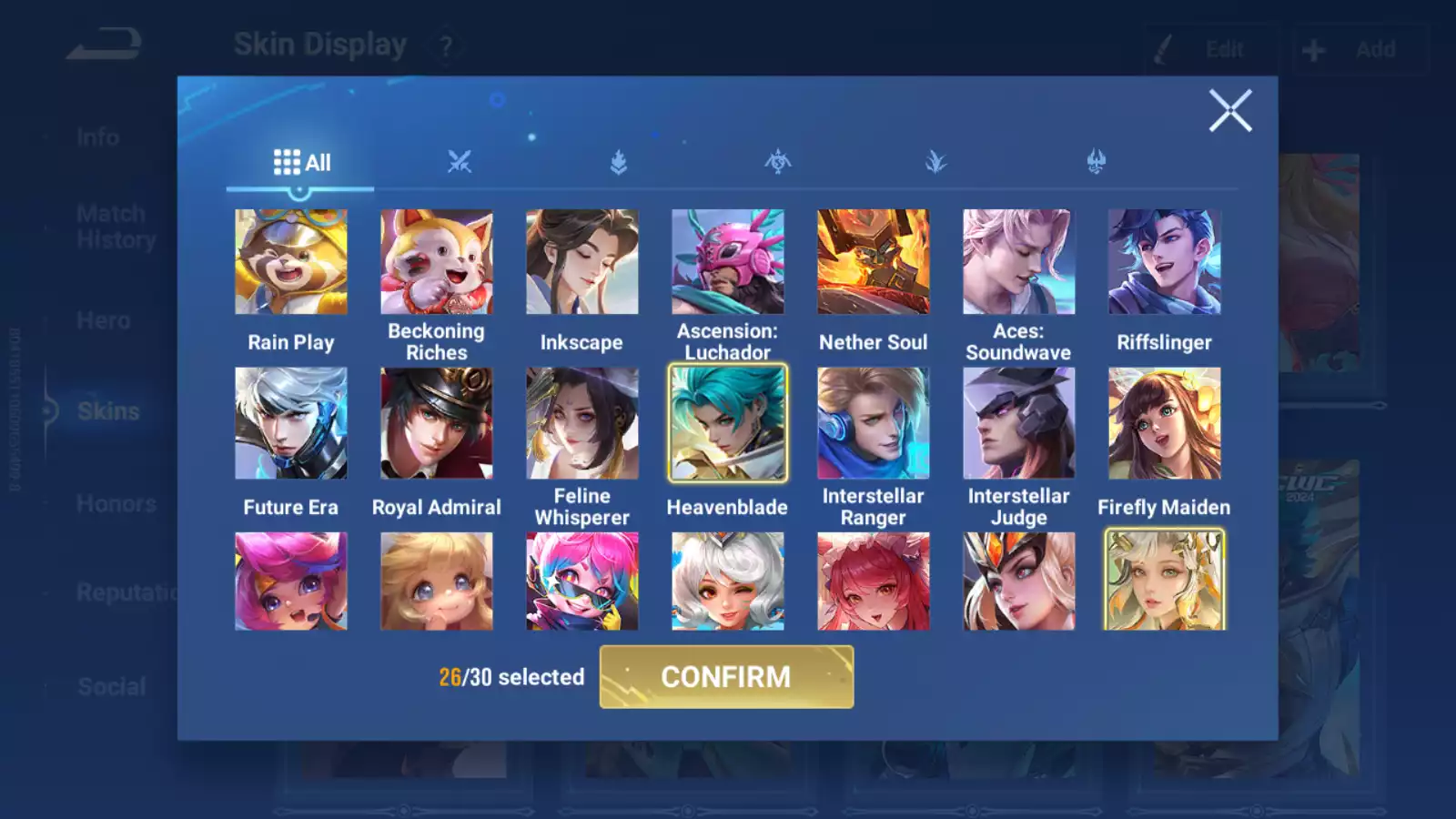Open the Skins section in the sidebar
The width and height of the screenshot is (1456, 819).
click(x=106, y=411)
